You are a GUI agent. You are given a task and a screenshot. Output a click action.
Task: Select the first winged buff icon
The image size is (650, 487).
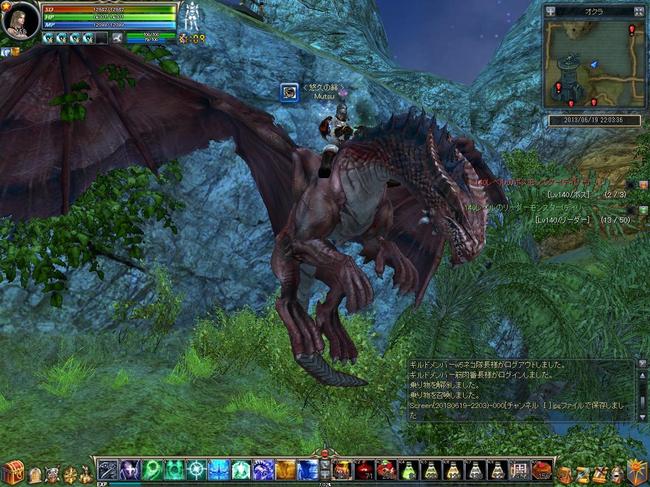pyautogui.click(x=48, y=38)
